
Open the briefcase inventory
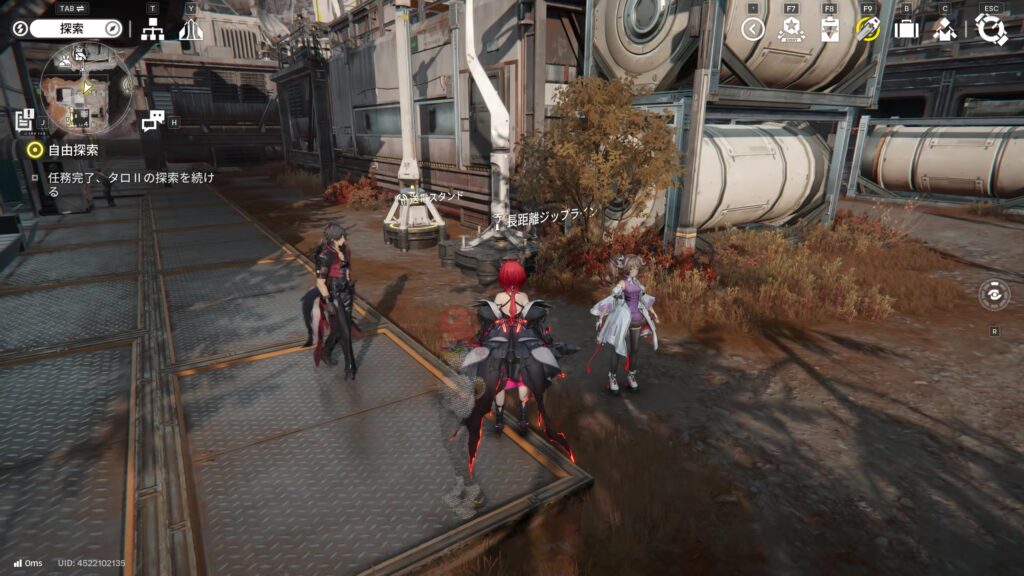pyautogui.click(x=906, y=30)
